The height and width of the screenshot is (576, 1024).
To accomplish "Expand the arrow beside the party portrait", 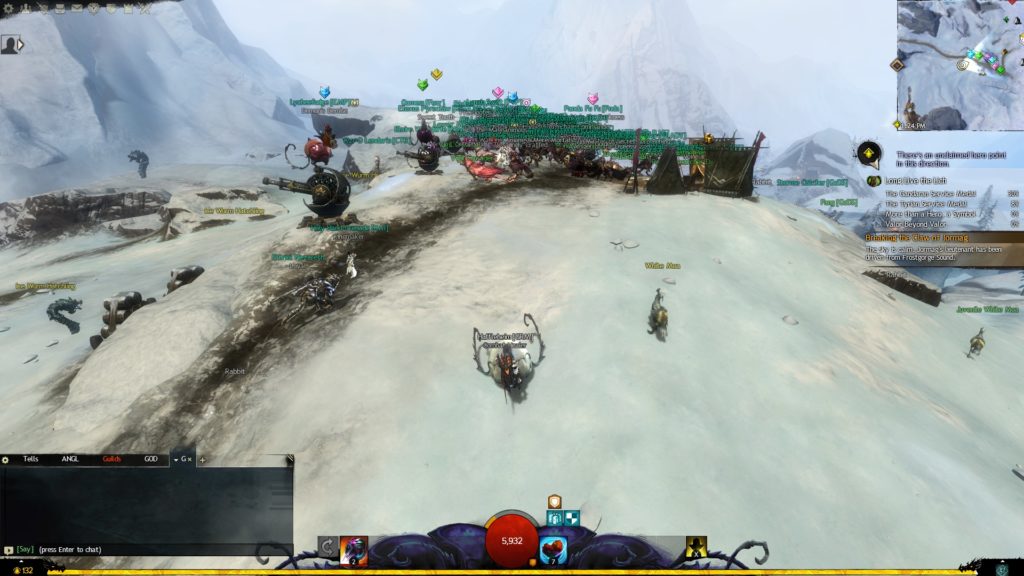I will (x=21, y=44).
